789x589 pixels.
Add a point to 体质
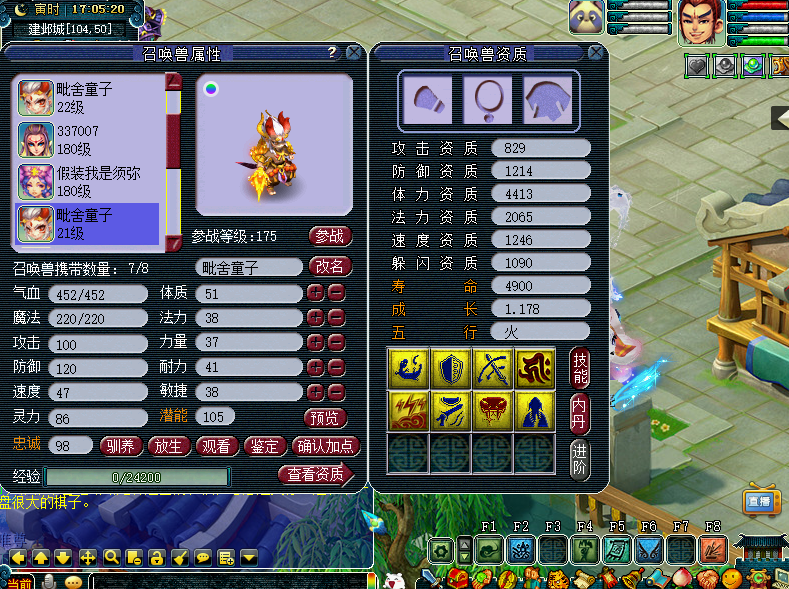pos(315,293)
